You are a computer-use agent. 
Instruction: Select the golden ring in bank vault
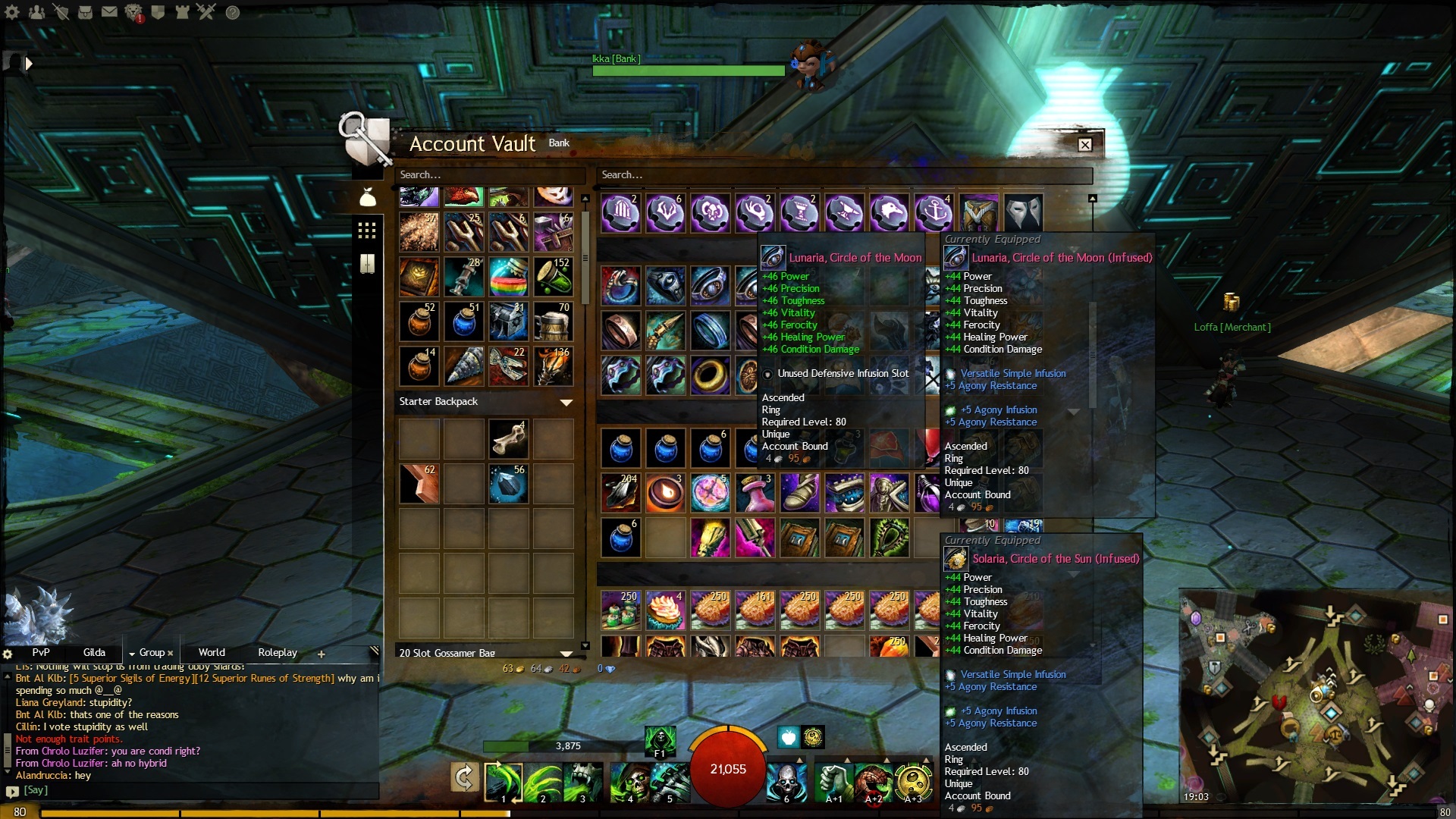click(x=711, y=375)
